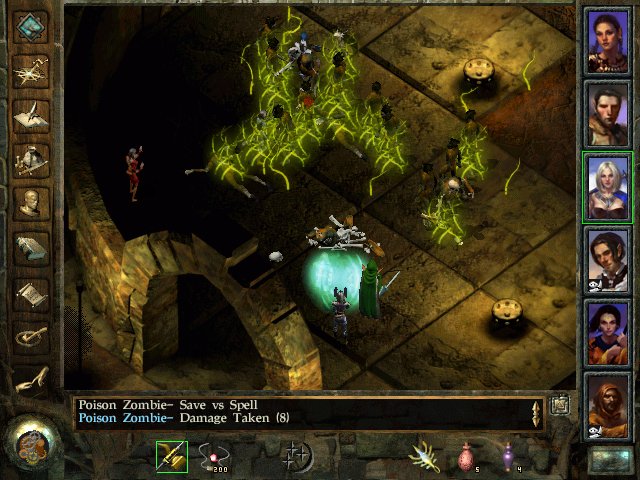Equip the sling with 200 bullets
Viewport: 640px width, 480px height.
[215, 457]
